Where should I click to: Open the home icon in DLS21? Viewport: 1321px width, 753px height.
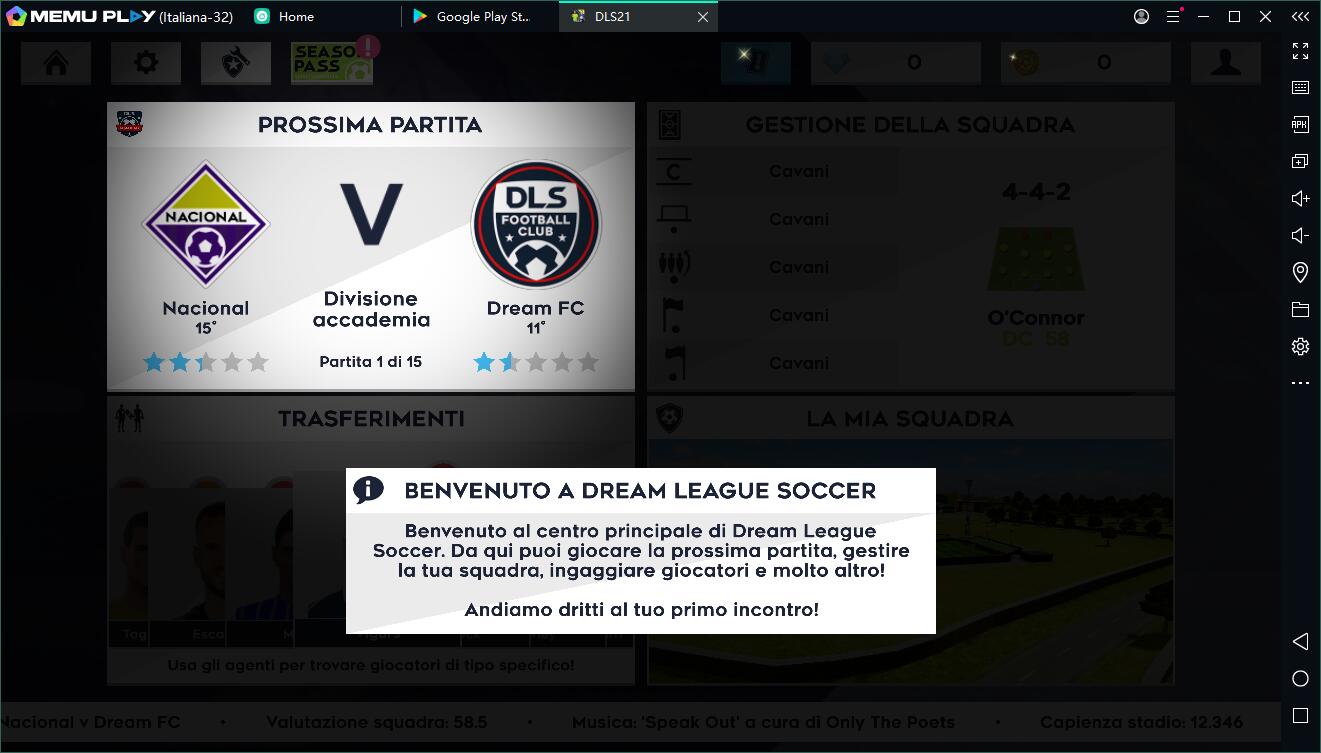[x=55, y=62]
